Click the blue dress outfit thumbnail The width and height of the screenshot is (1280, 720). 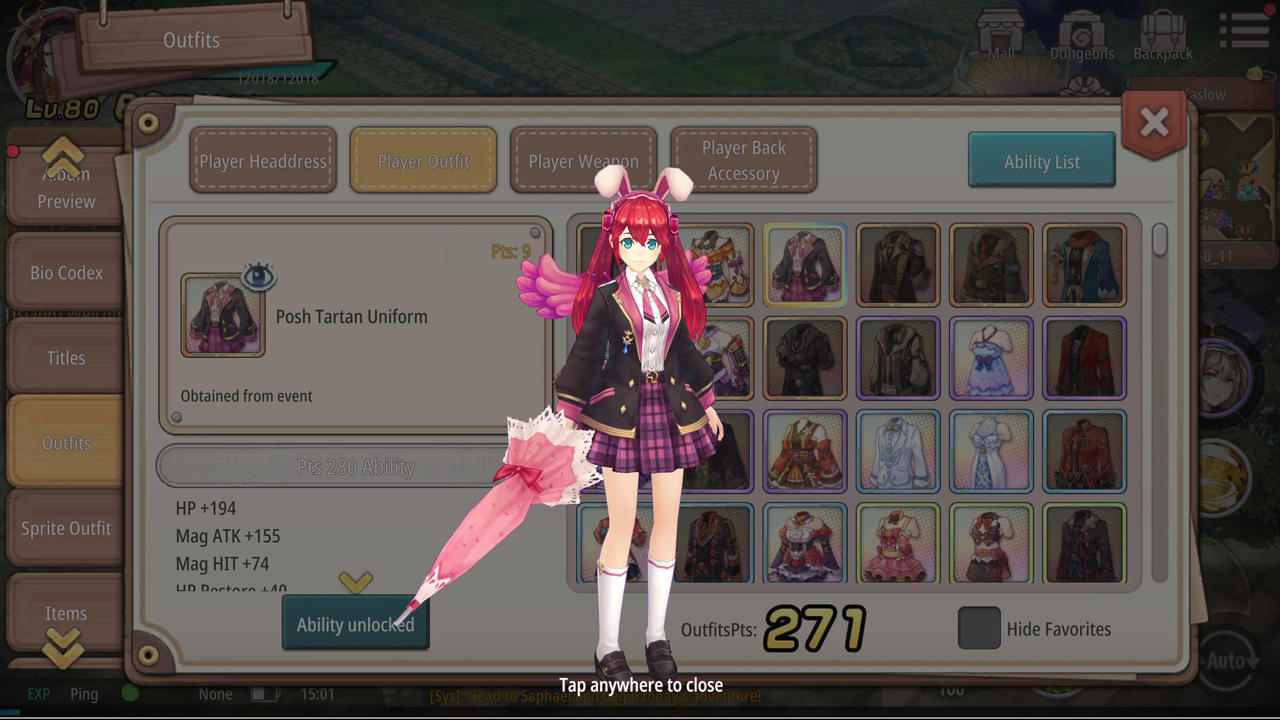[x=991, y=358]
